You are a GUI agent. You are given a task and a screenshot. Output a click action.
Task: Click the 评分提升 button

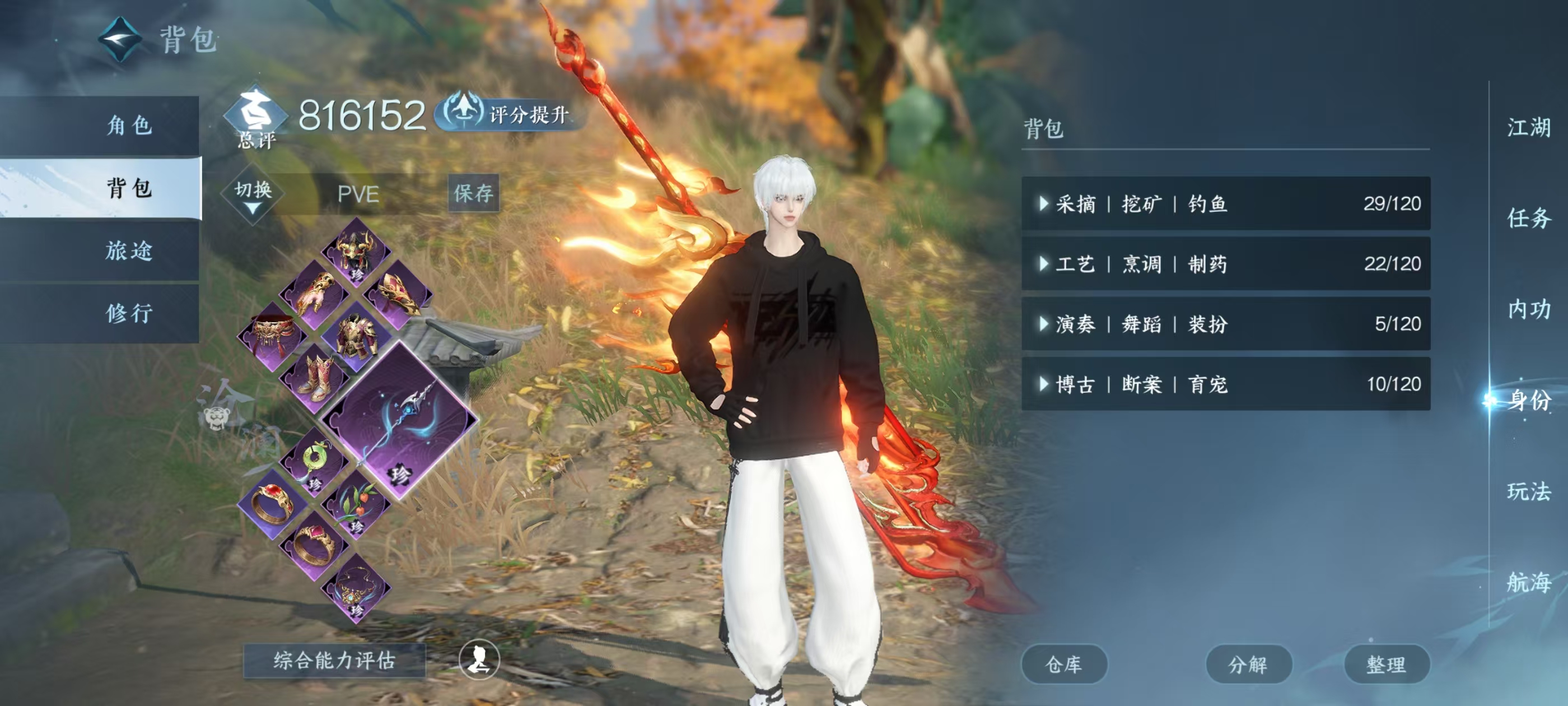tap(512, 113)
